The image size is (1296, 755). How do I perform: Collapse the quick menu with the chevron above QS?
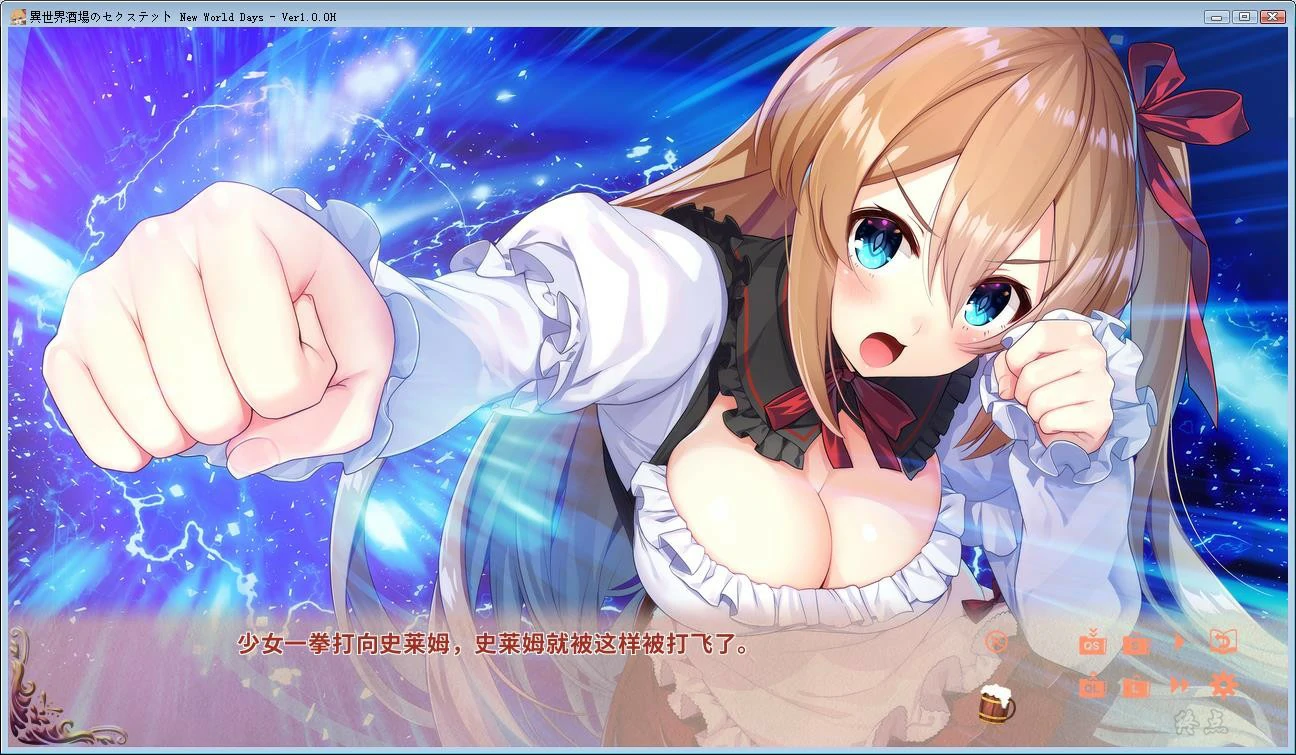click(1093, 631)
